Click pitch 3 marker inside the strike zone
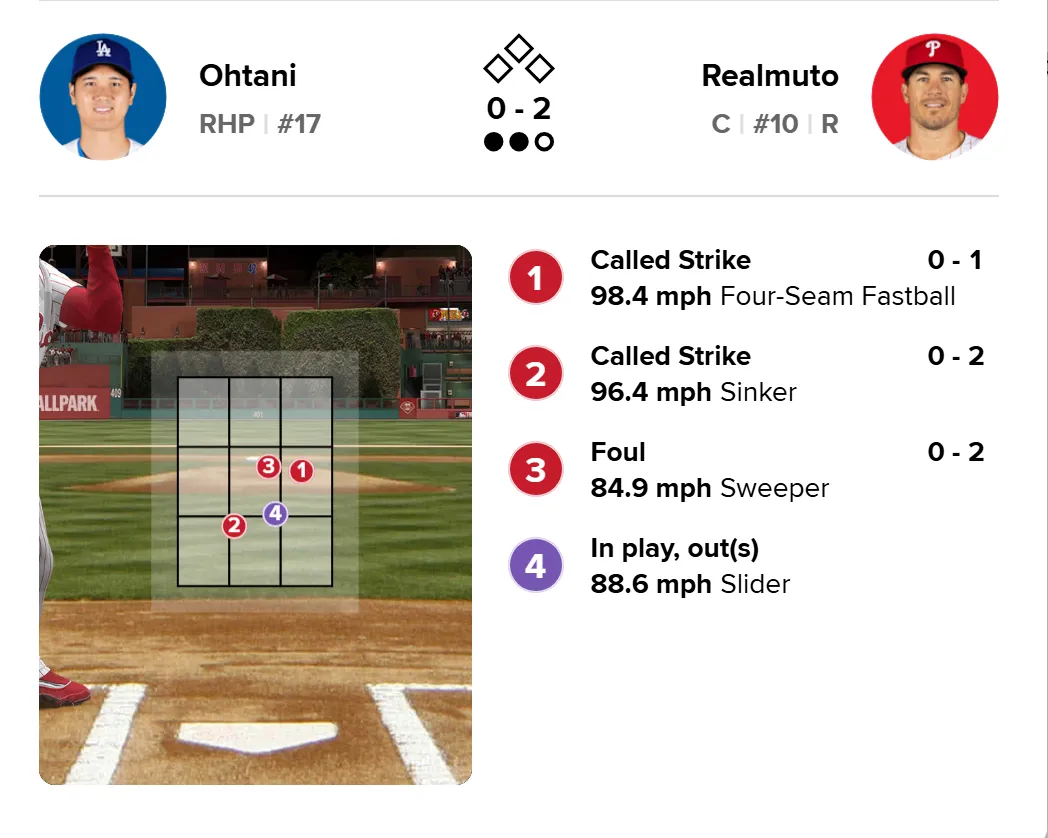 (268, 466)
